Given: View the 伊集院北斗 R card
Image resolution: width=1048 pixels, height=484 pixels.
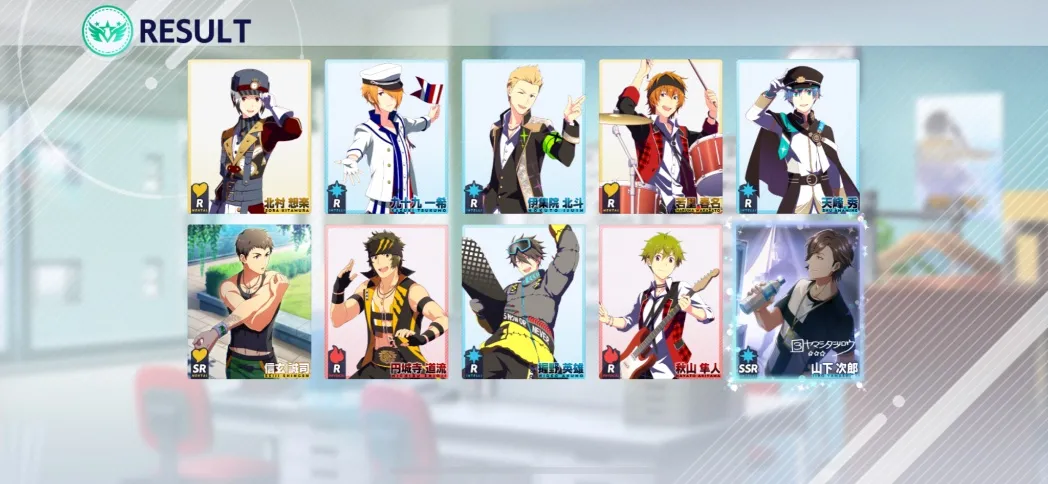Looking at the screenshot, I should pos(523,137).
